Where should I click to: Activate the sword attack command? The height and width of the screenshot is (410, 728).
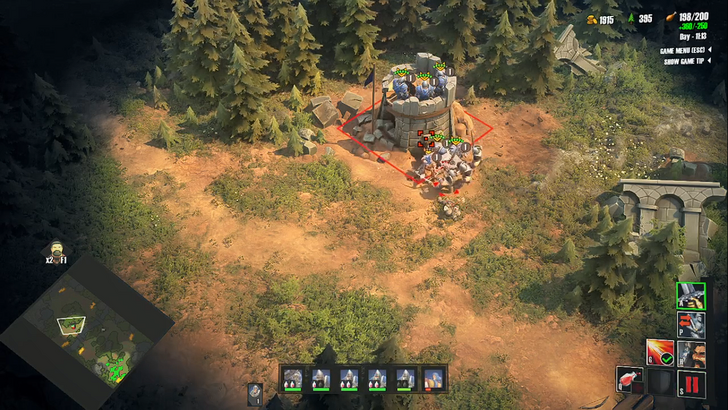[x=691, y=295]
